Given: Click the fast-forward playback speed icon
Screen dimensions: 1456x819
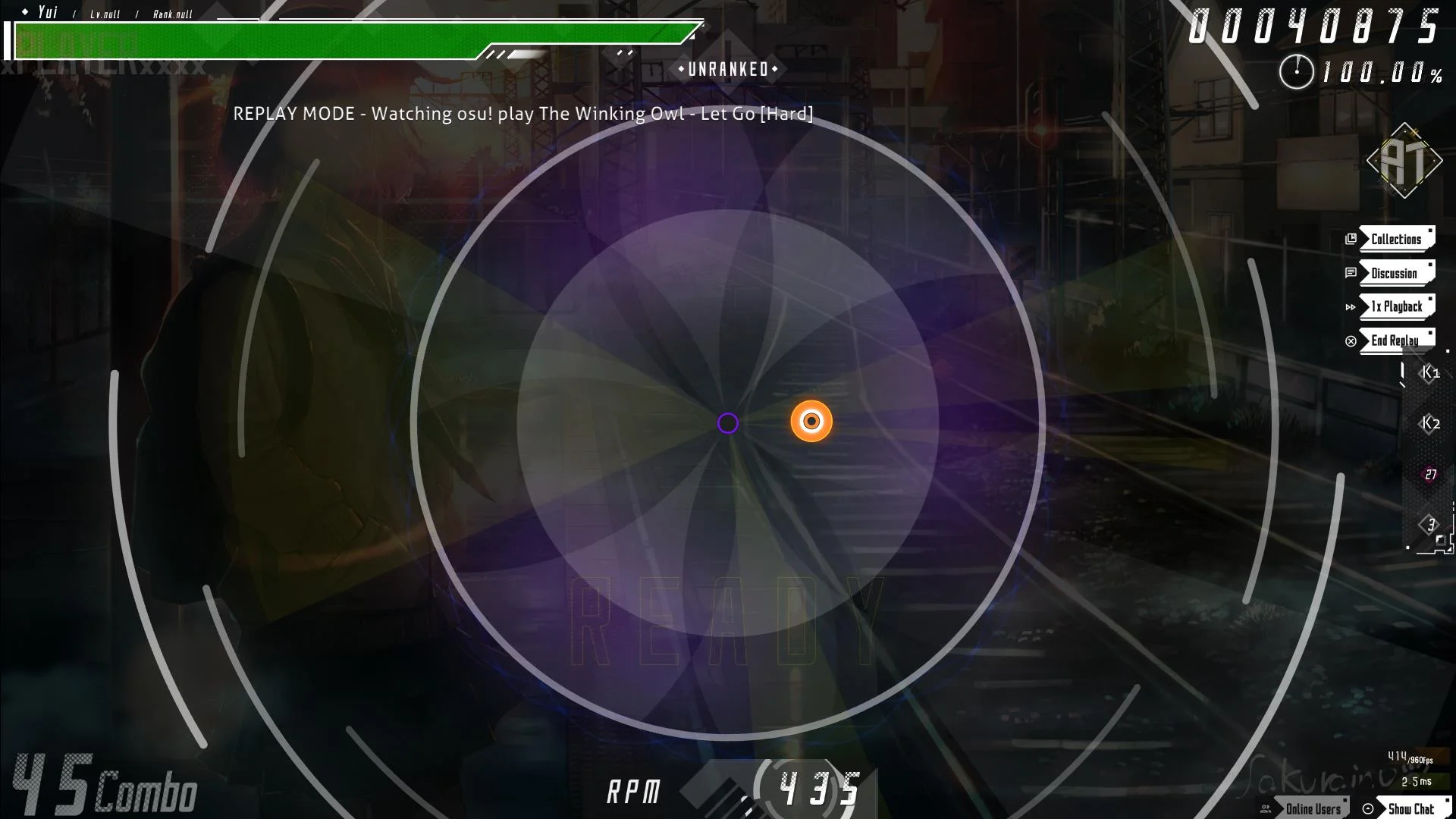Looking at the screenshot, I should click(x=1351, y=307).
